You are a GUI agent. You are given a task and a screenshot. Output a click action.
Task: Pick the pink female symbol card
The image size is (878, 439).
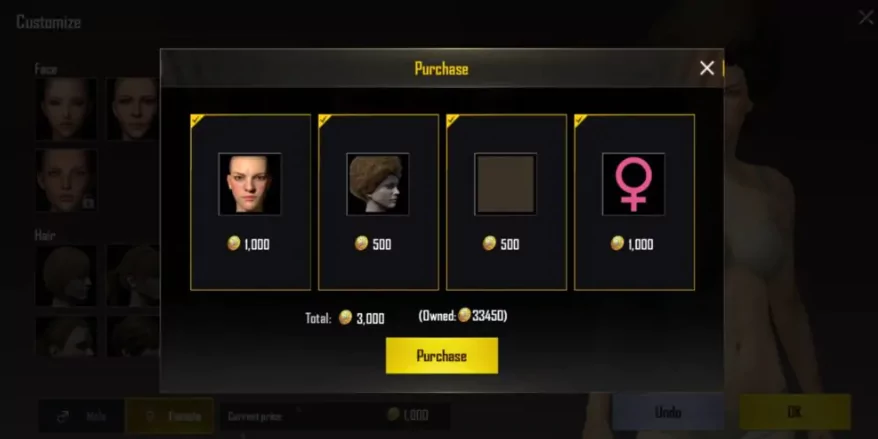click(634, 201)
